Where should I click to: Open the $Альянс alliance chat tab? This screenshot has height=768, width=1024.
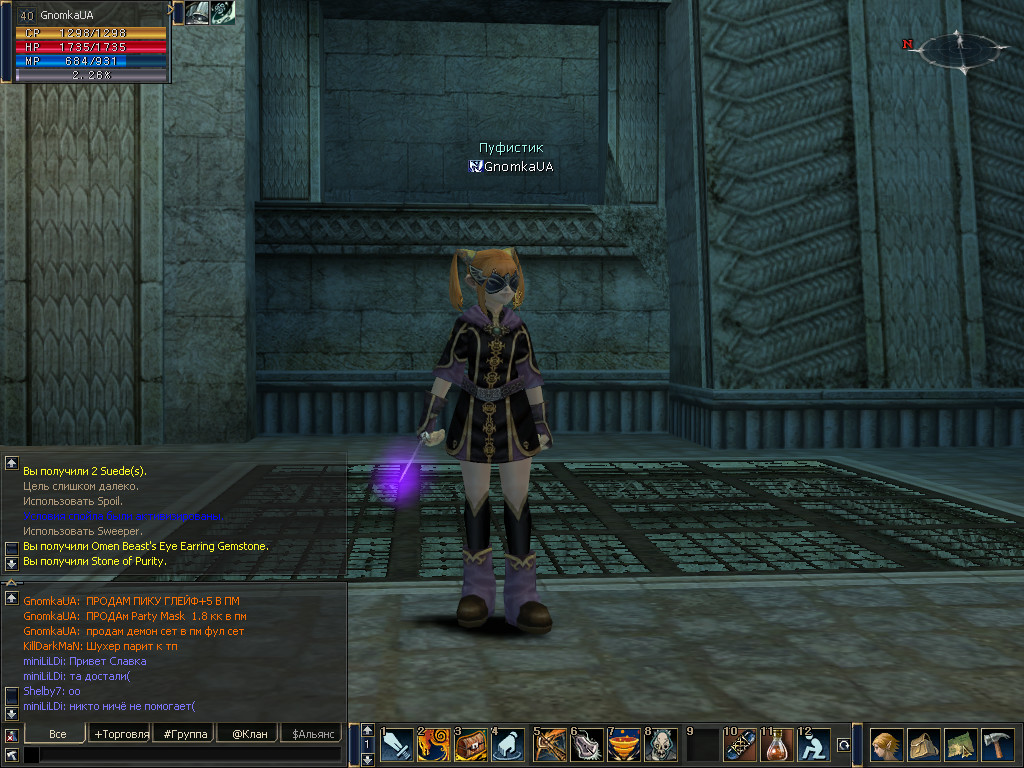[312, 734]
